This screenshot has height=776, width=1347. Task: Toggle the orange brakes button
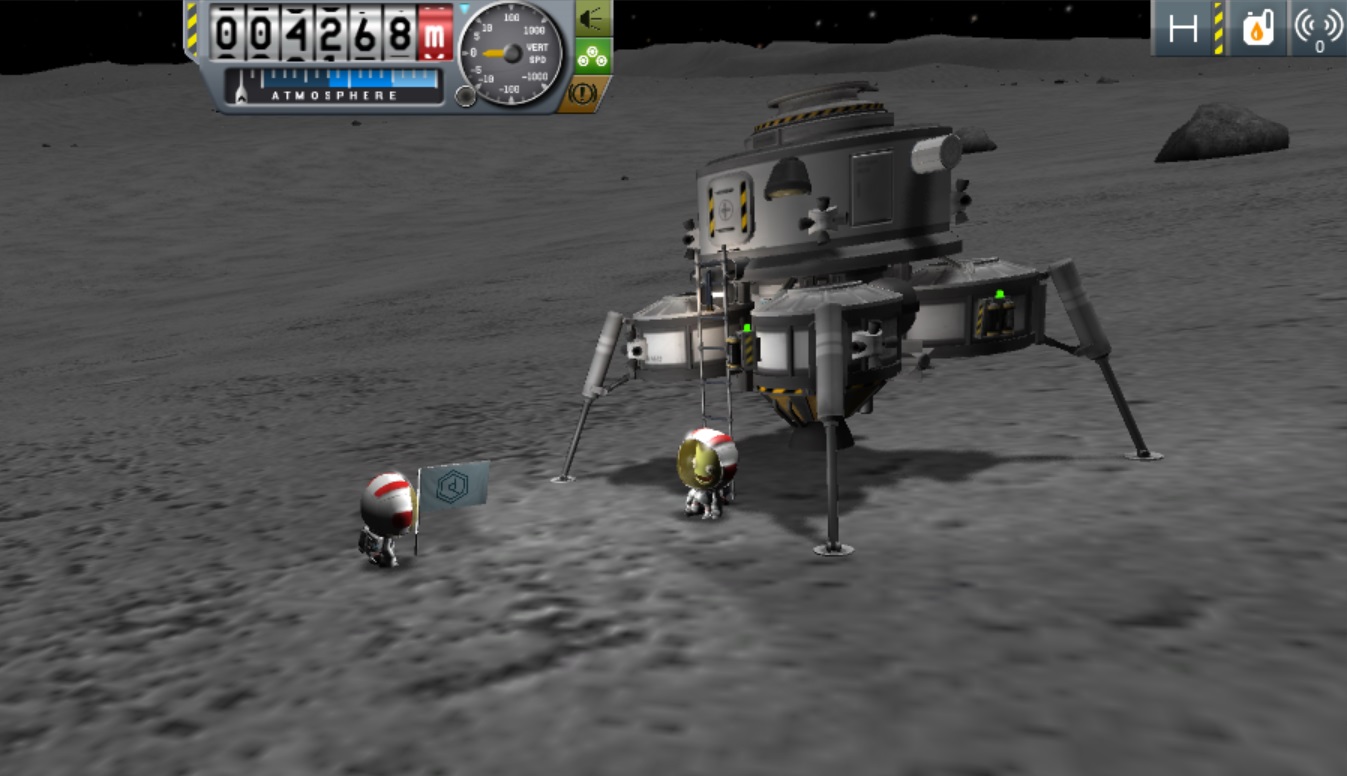pos(584,94)
